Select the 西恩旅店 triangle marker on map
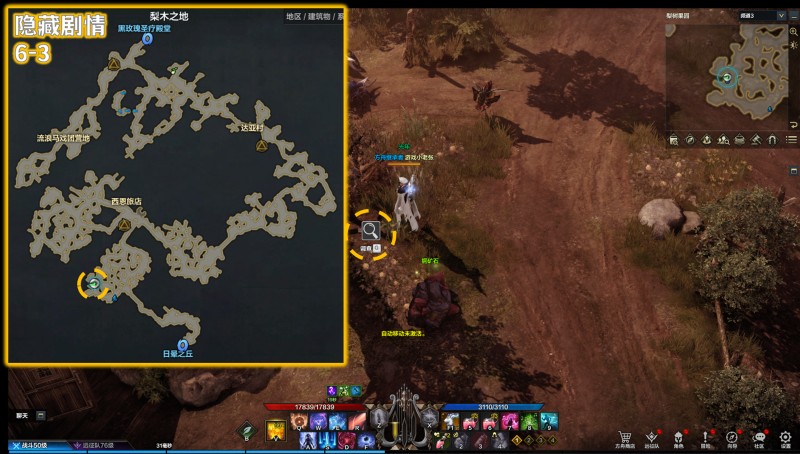Screen dimensions: 800x454 125,226
